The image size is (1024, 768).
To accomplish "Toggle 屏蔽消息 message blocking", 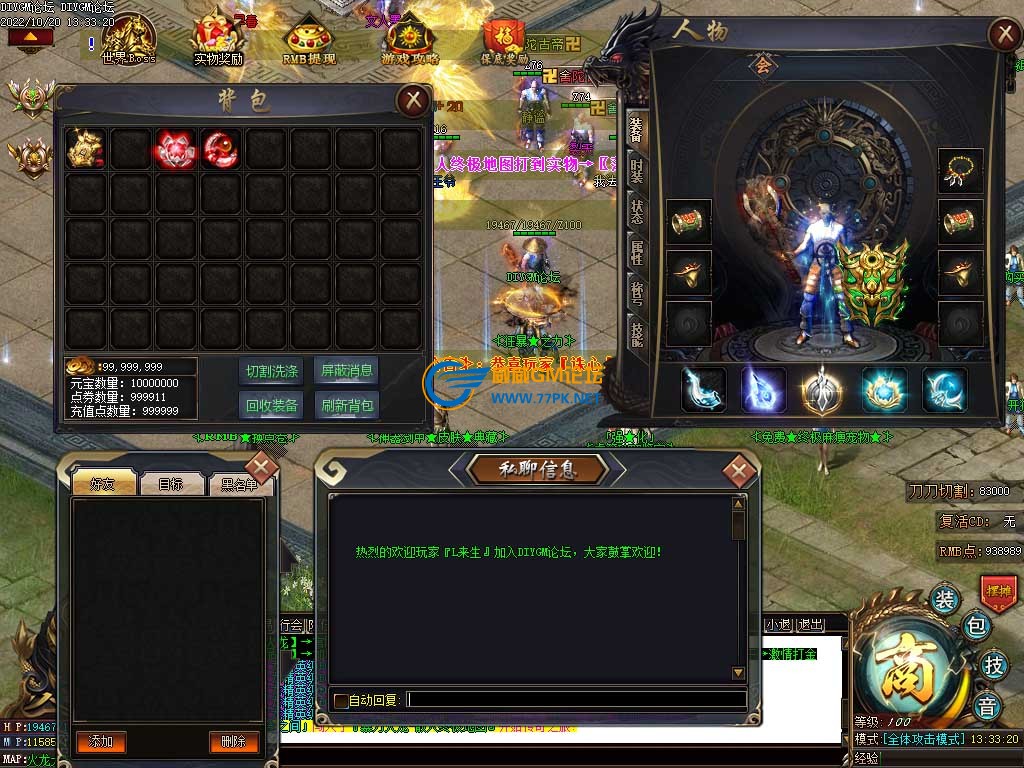I will 347,371.
